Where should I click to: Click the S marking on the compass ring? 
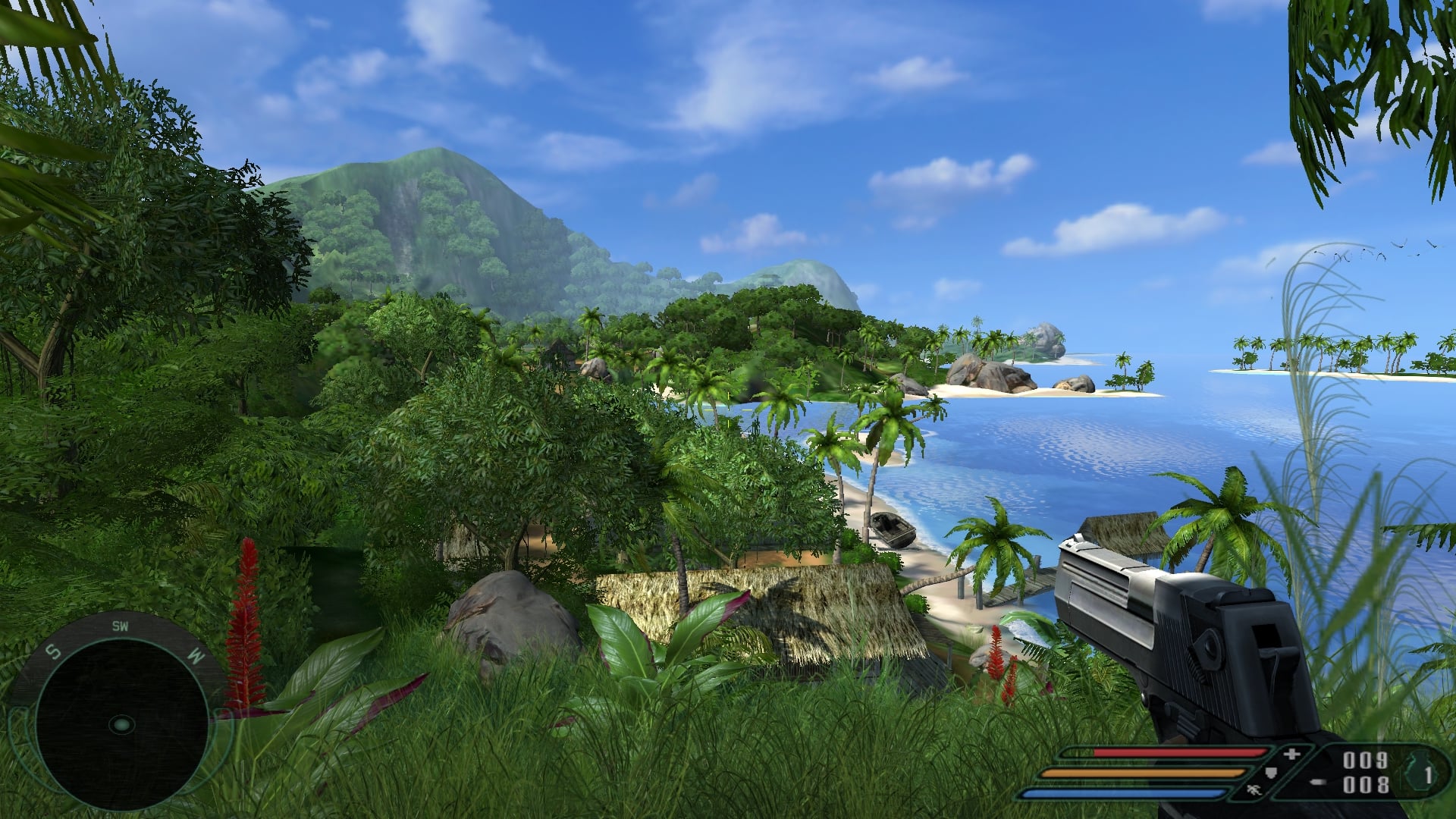52,651
